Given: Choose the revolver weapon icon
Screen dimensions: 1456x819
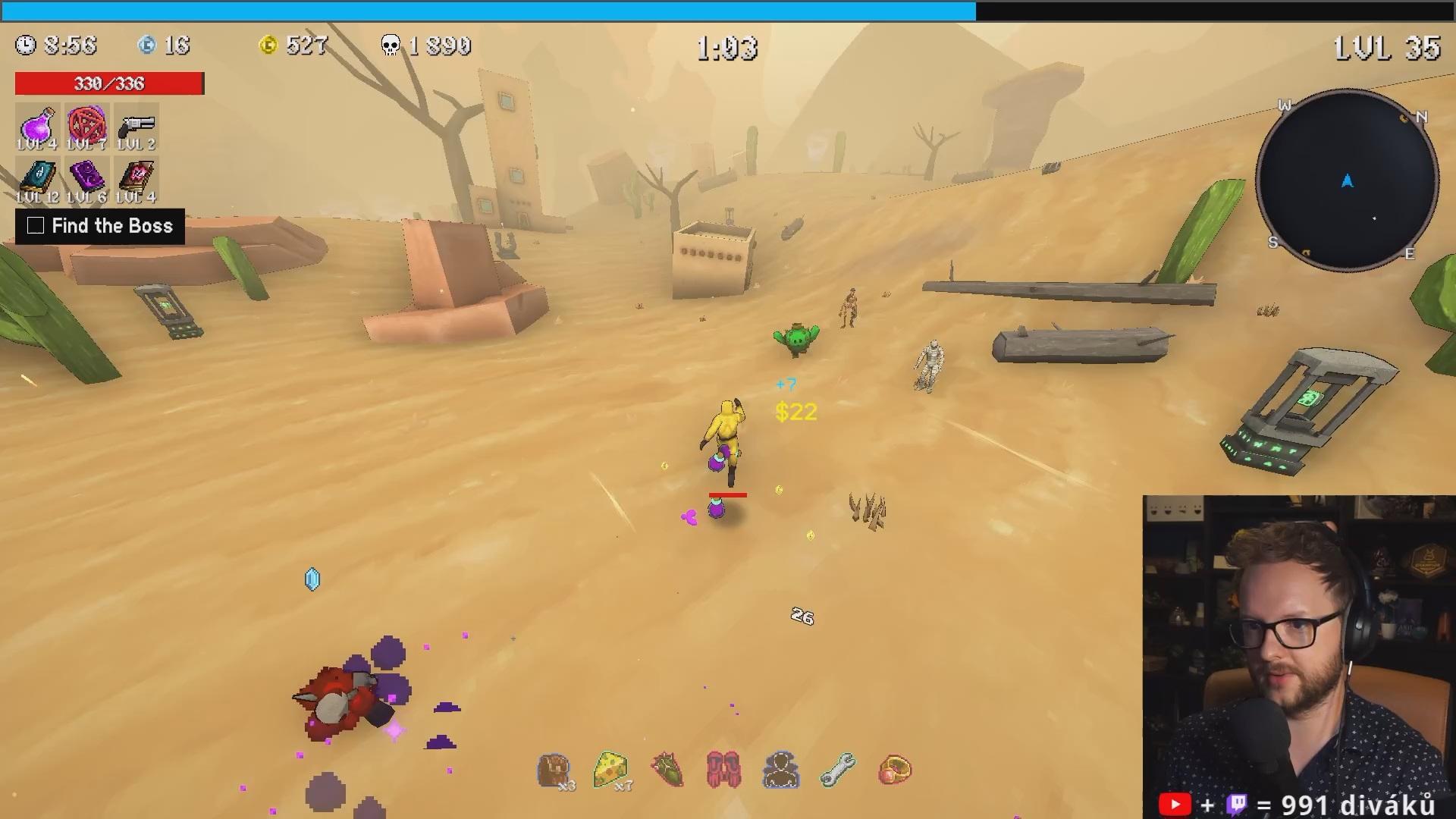Looking at the screenshot, I should click(136, 125).
